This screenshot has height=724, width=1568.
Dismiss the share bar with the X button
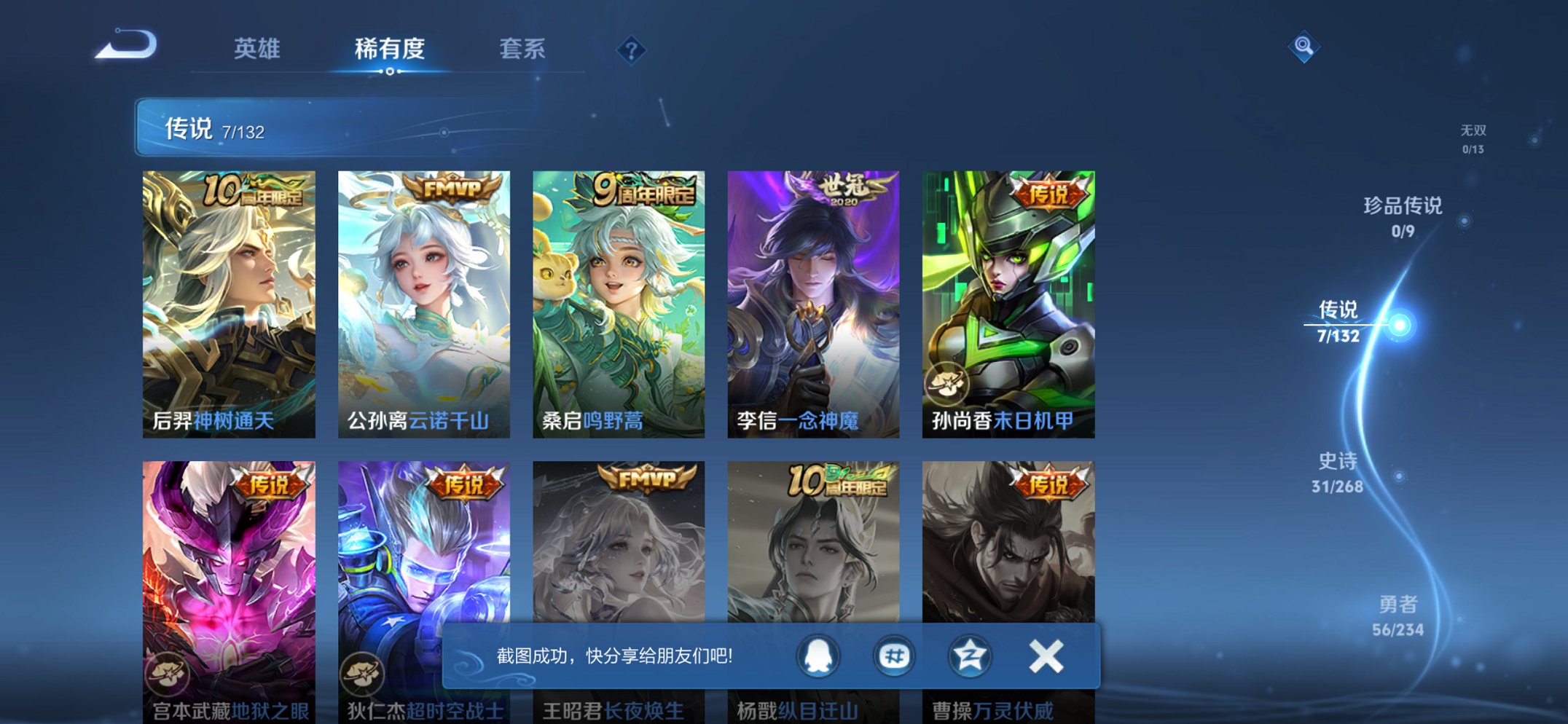coord(1045,656)
